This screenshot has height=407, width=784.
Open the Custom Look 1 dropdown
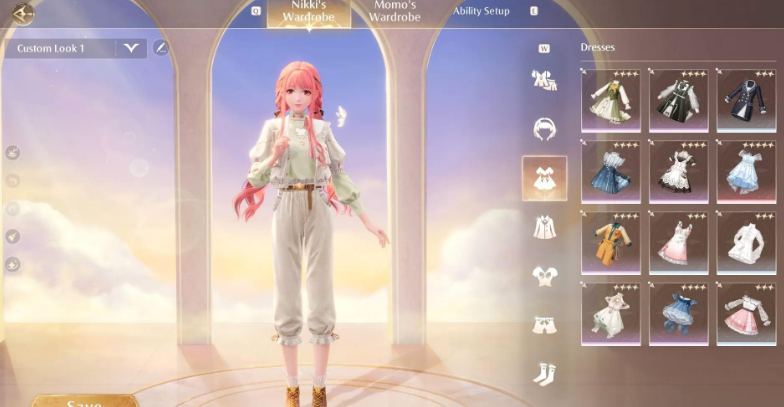[x=130, y=48]
